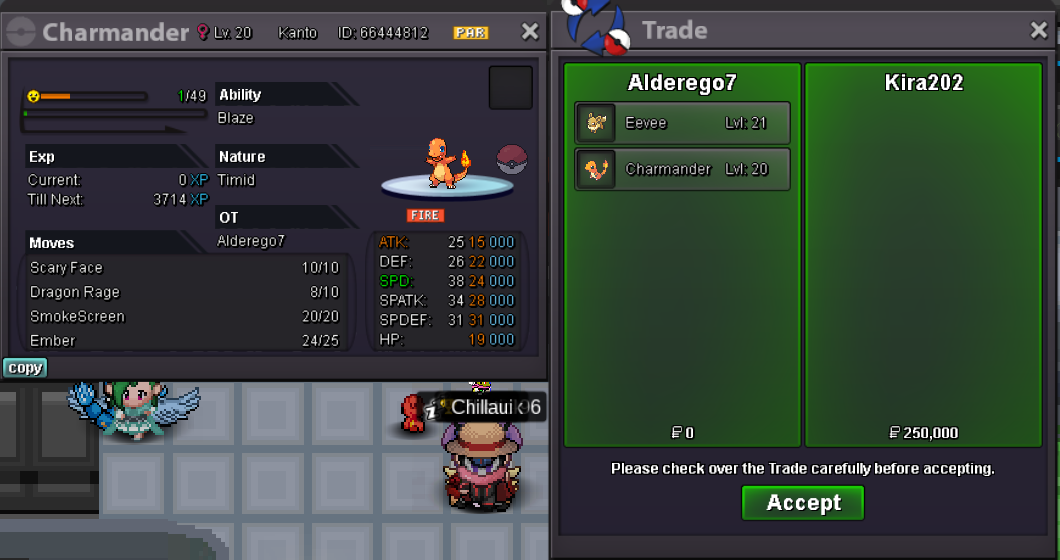The image size is (1060, 560).
Task: Select the Scary Face move
Action: (x=183, y=268)
